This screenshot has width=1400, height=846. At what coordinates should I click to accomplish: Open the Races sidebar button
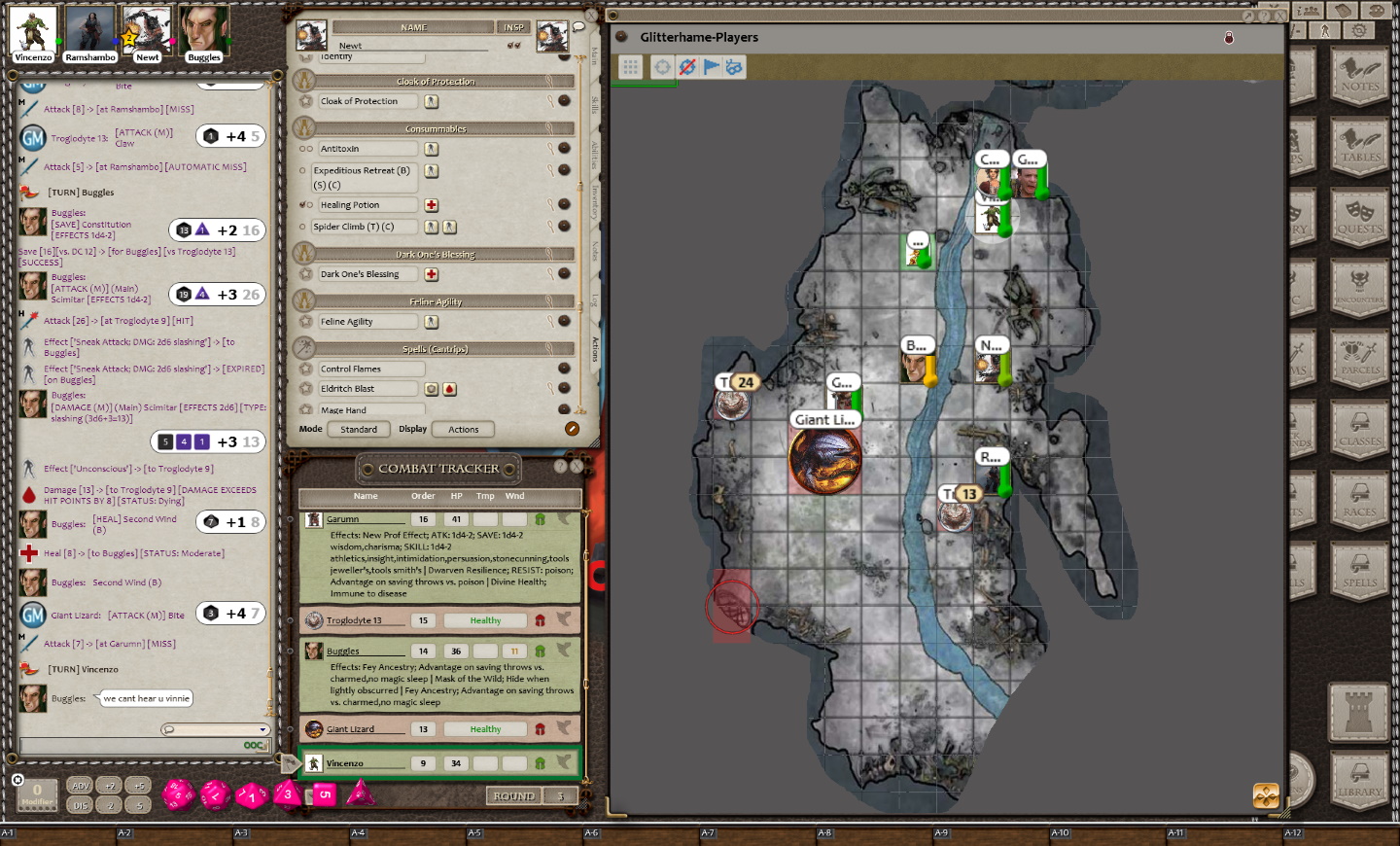(1359, 499)
